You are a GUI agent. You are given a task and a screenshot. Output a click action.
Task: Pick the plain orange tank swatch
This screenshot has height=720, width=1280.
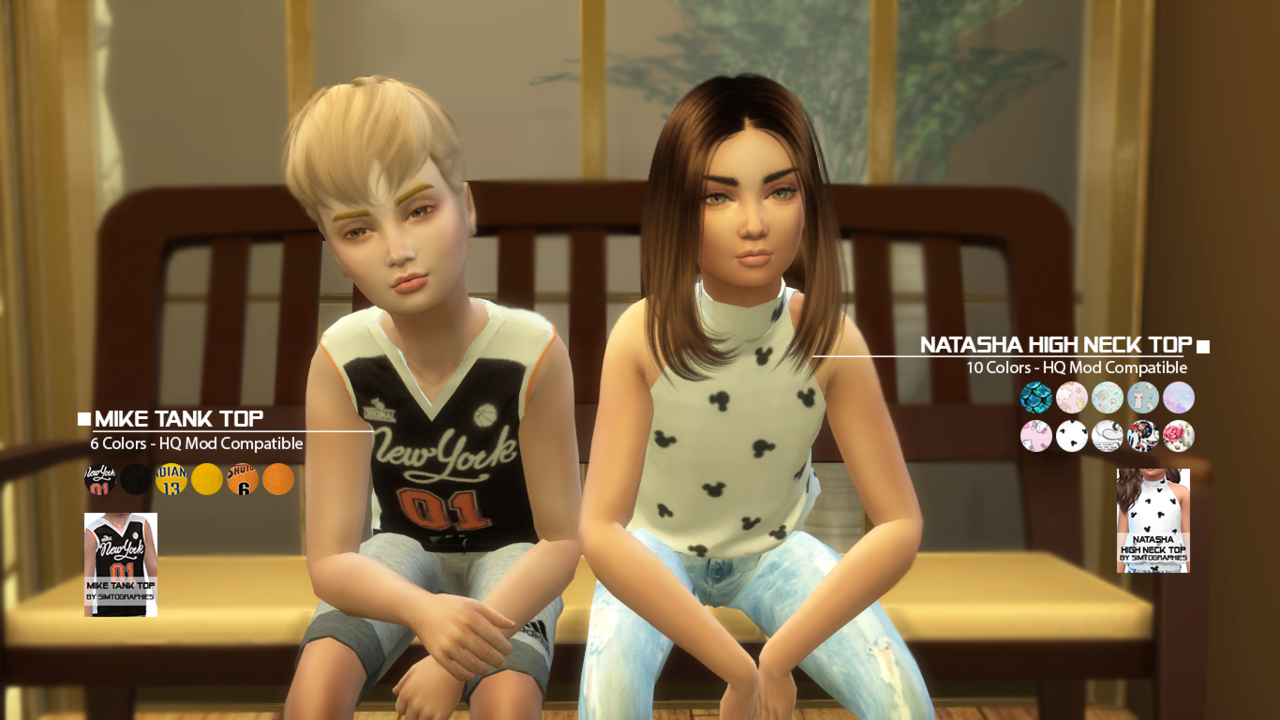pos(278,480)
